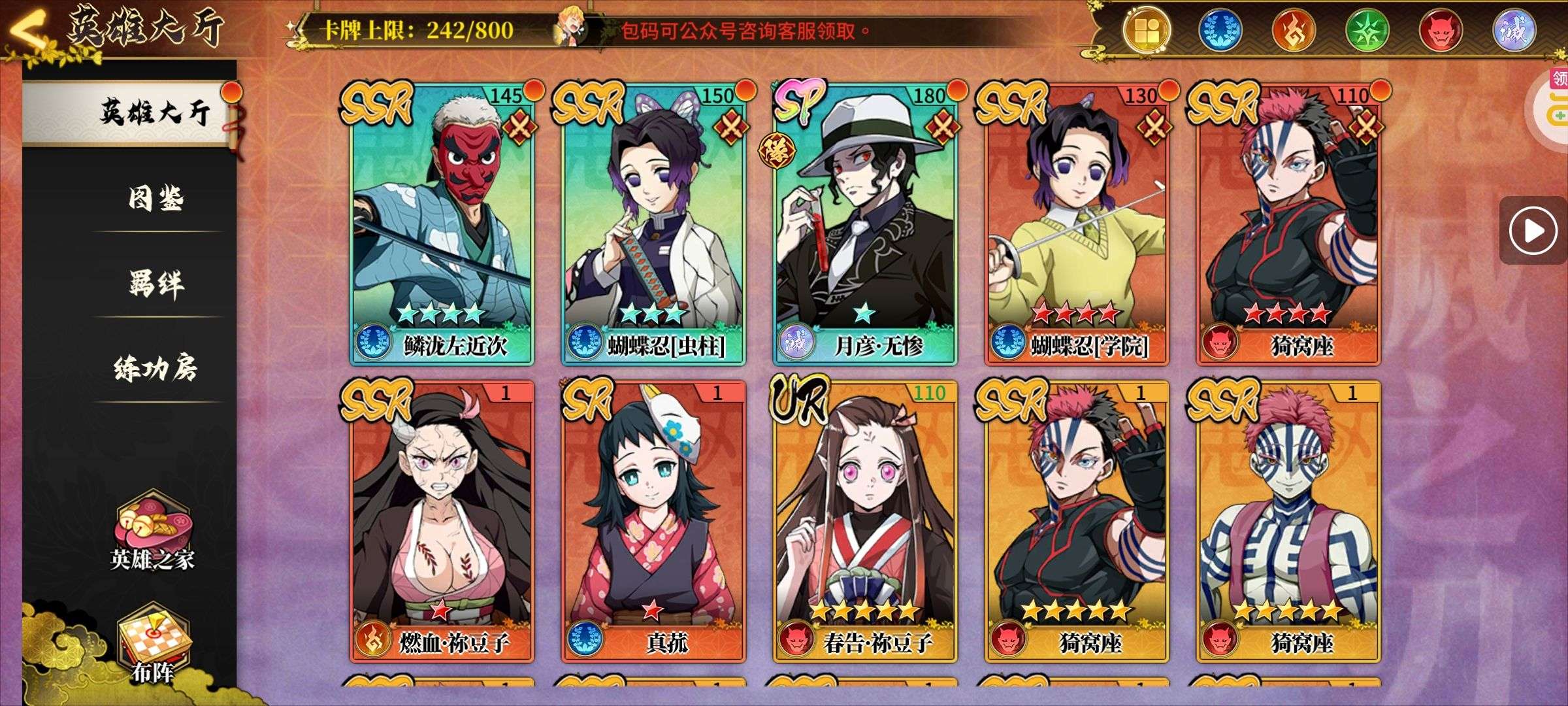The image size is (1568, 706).
Task: Filter heroes by red demon faction
Action: click(x=1441, y=30)
